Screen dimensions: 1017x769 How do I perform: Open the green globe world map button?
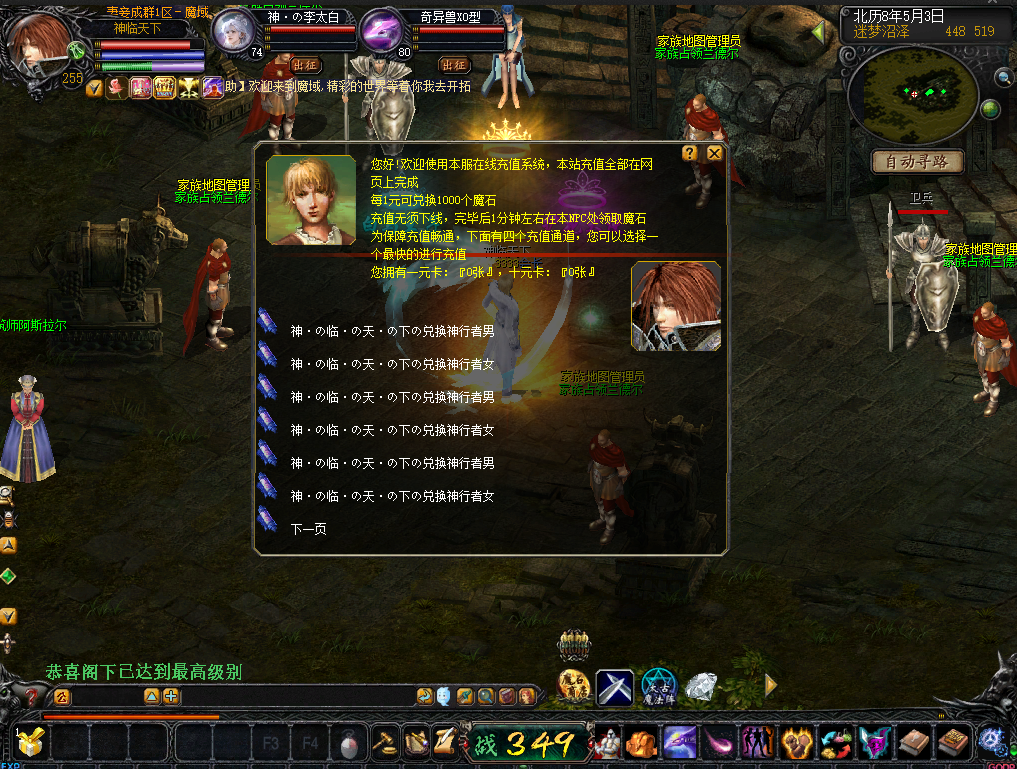(990, 109)
